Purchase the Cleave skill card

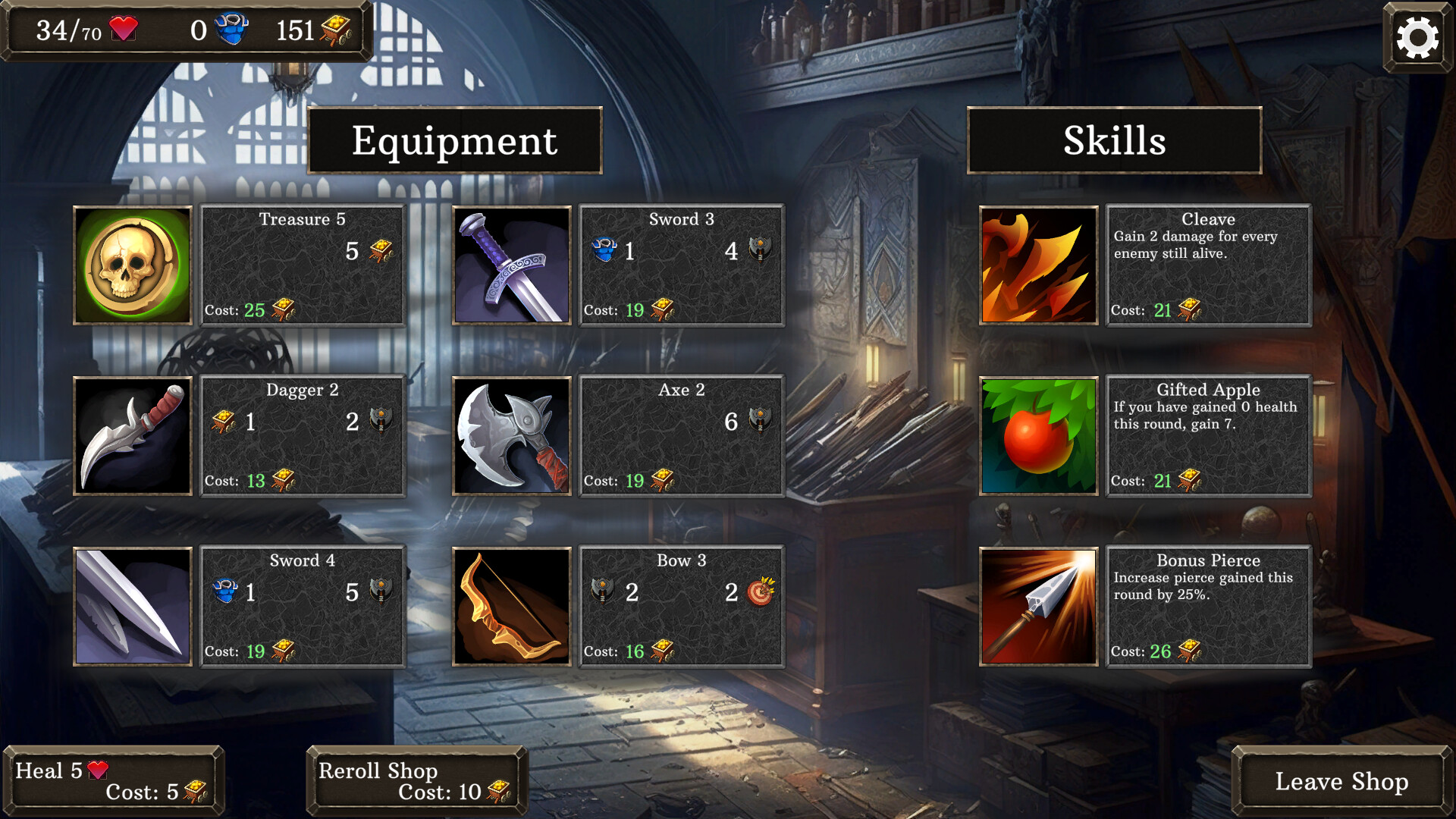click(1209, 265)
